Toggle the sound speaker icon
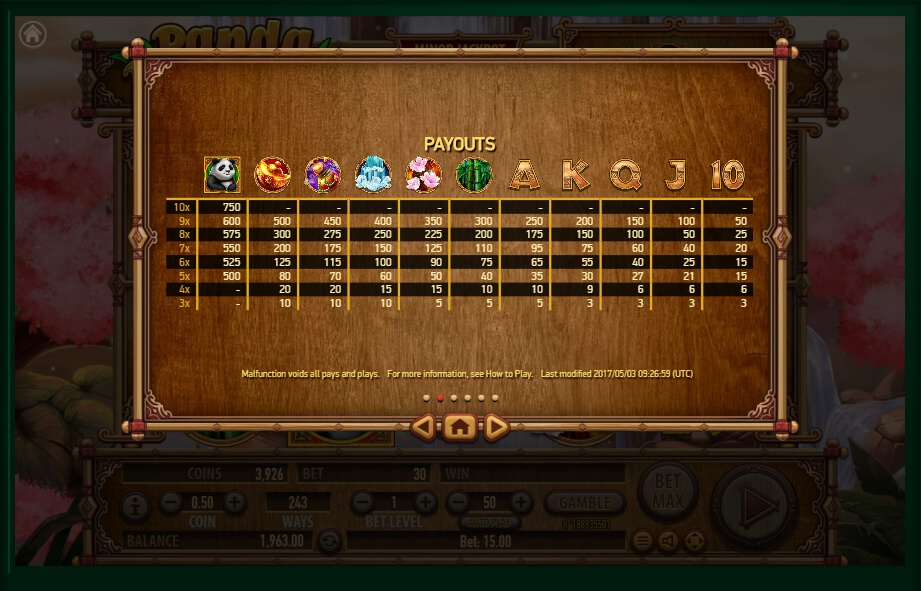This screenshot has height=591, width=921. (668, 541)
